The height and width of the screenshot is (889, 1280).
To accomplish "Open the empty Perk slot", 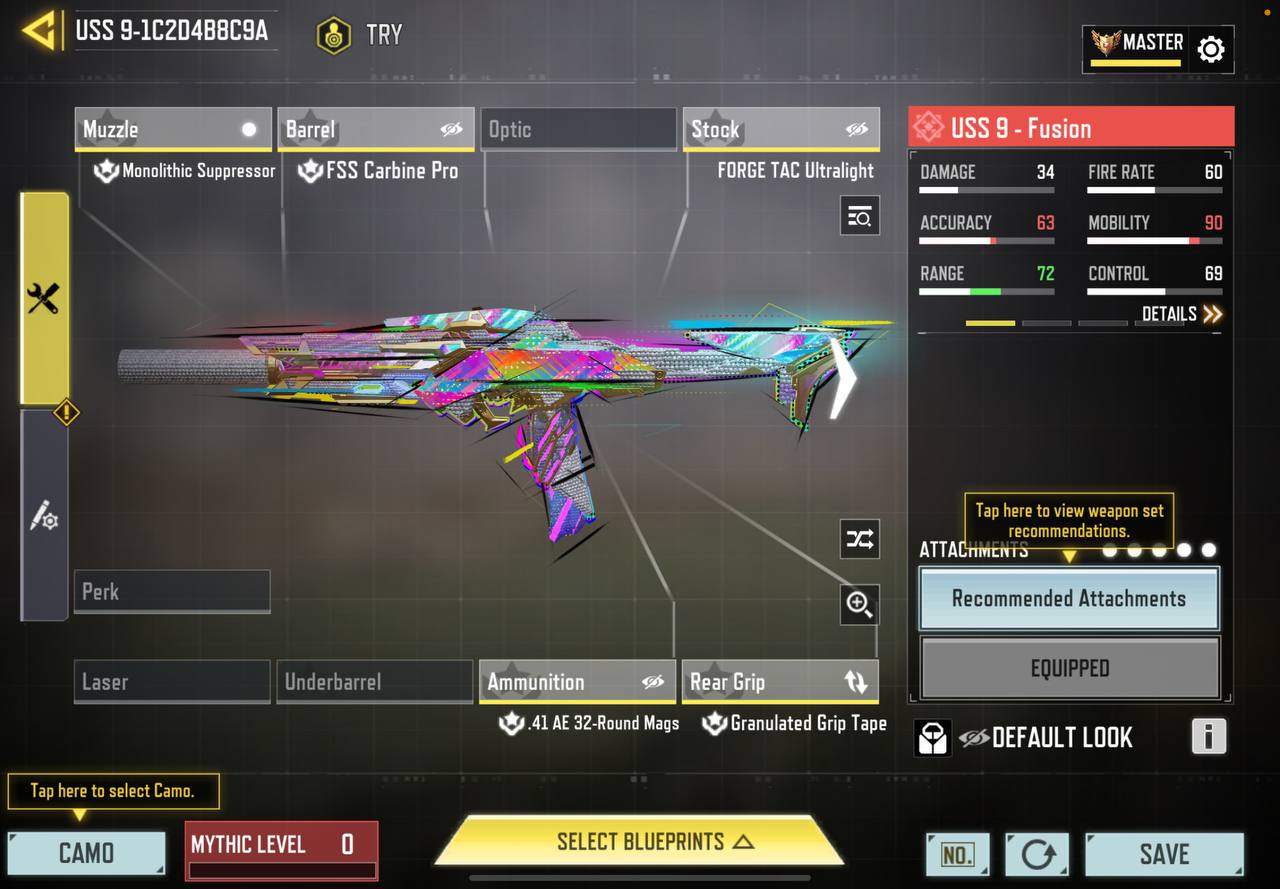I will pyautogui.click(x=172, y=591).
